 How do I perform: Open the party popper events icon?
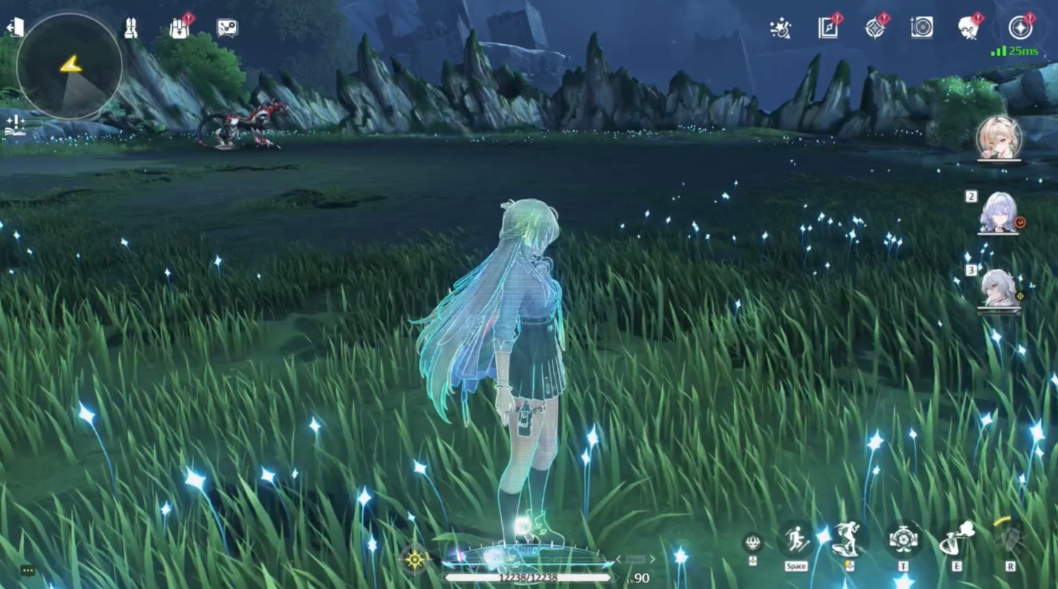tap(781, 28)
